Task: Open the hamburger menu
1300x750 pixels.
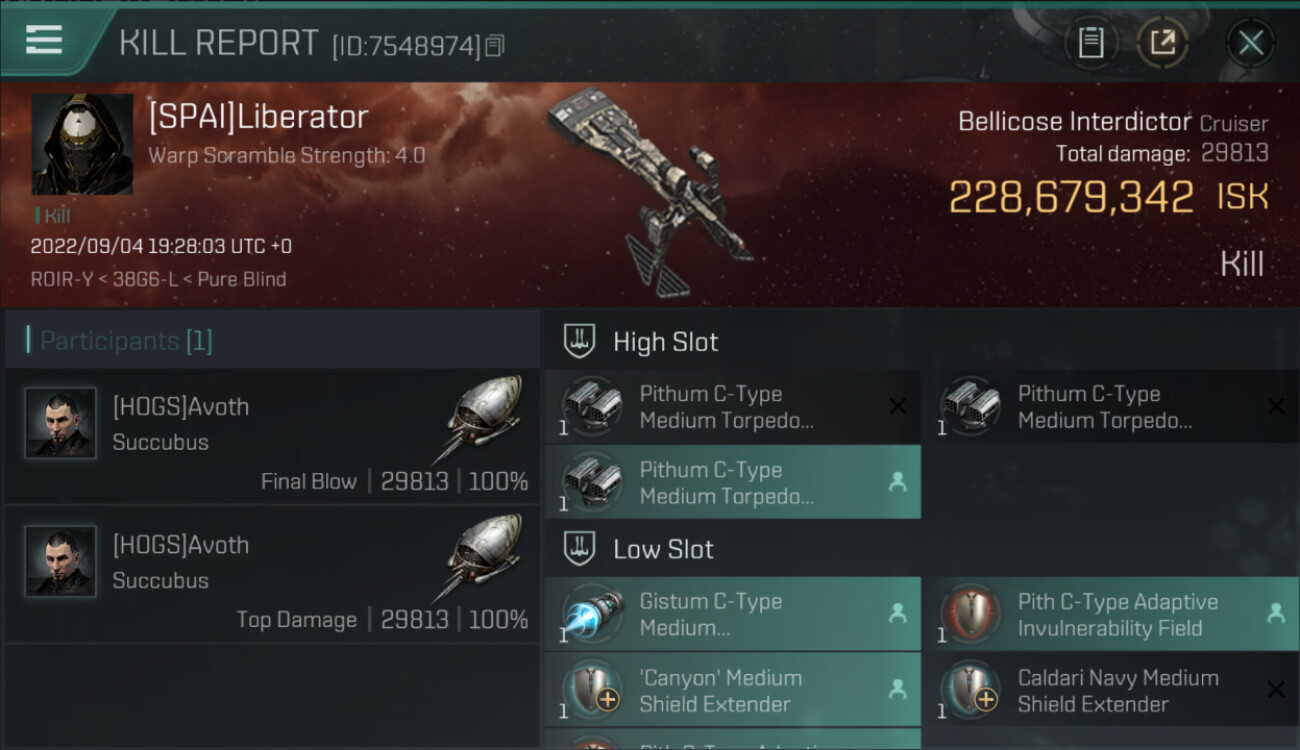Action: (x=45, y=40)
